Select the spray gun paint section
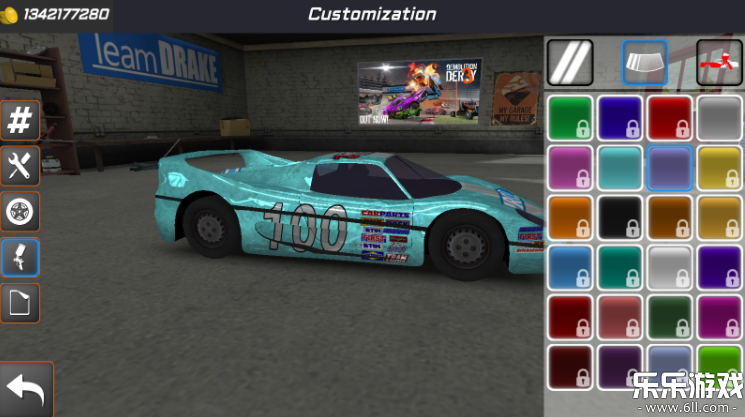Image resolution: width=745 pixels, height=417 pixels. pyautogui.click(x=20, y=257)
